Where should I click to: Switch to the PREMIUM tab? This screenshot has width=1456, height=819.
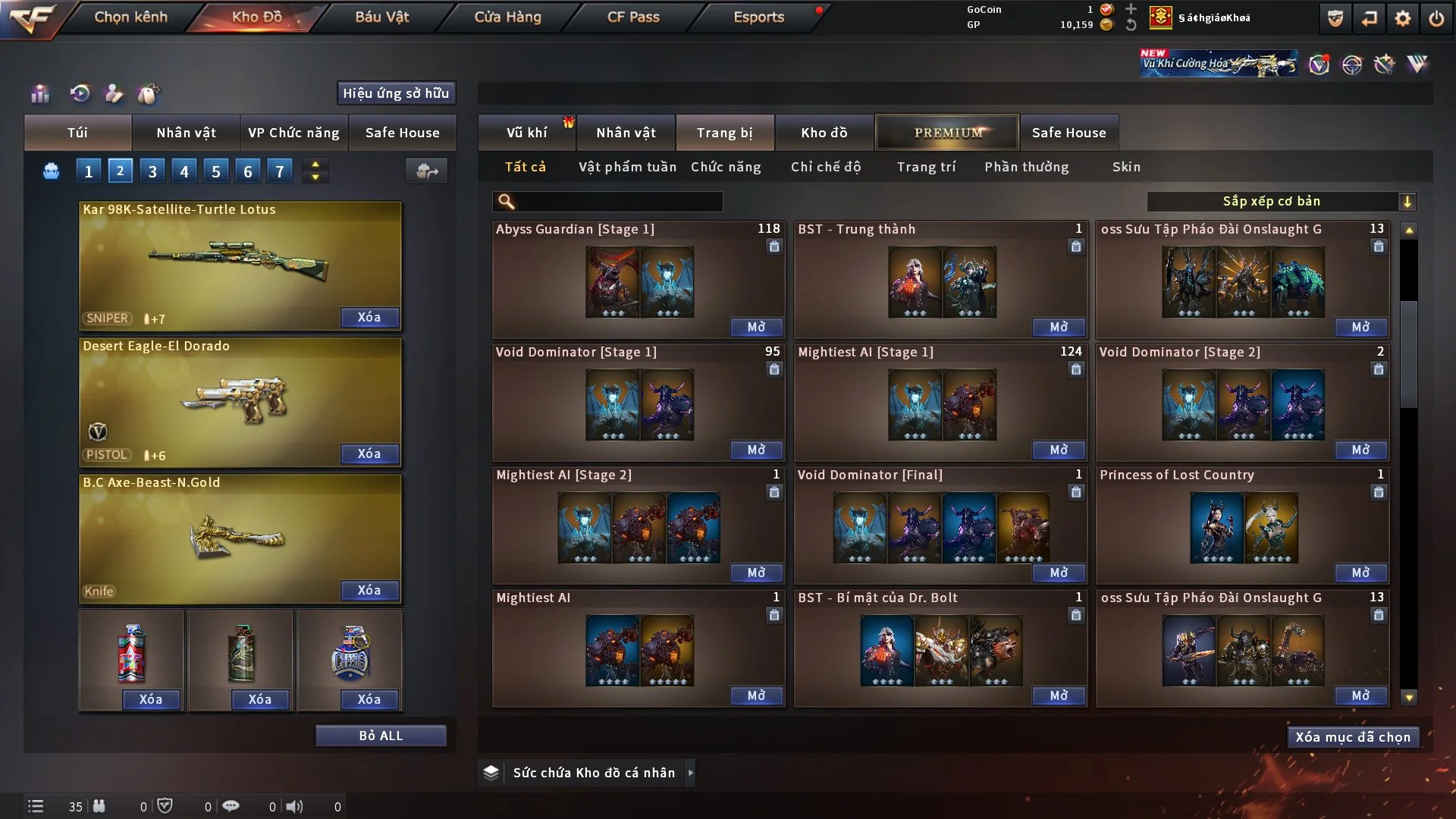(x=947, y=133)
